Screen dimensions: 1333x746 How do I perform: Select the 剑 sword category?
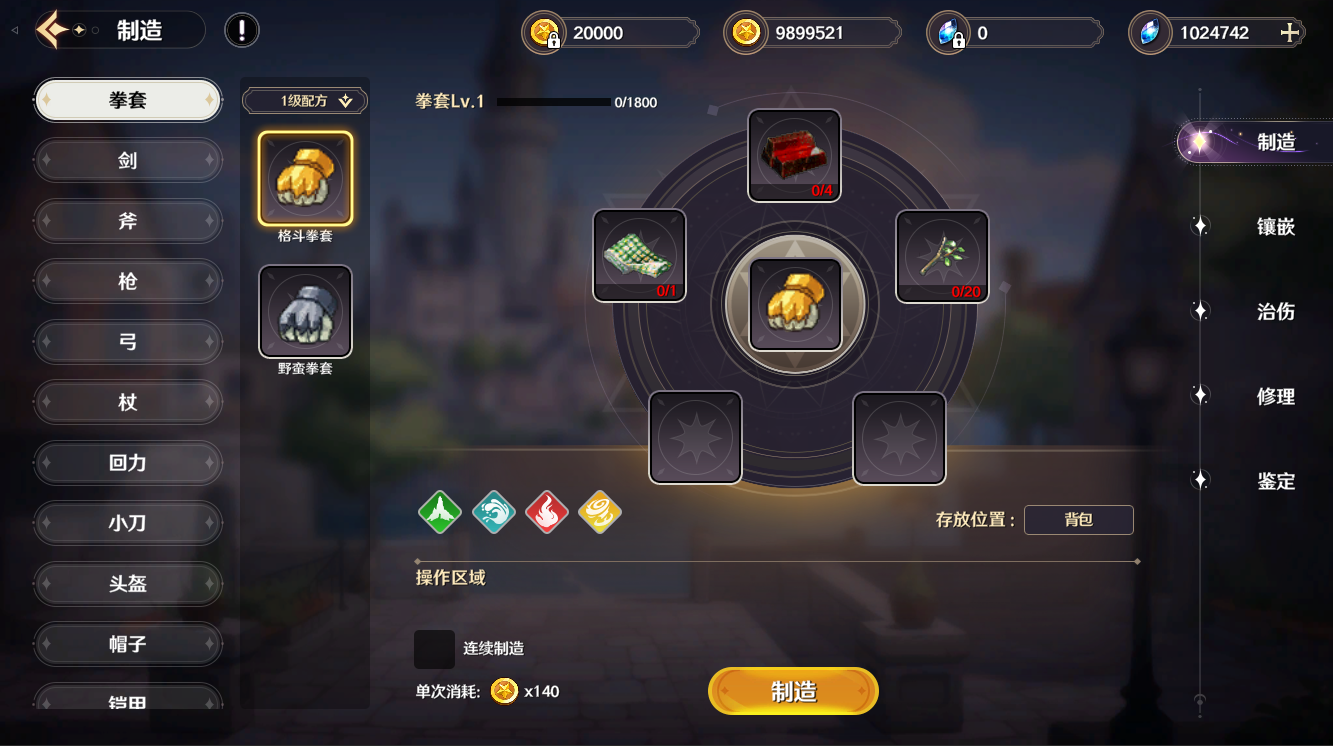click(x=128, y=160)
